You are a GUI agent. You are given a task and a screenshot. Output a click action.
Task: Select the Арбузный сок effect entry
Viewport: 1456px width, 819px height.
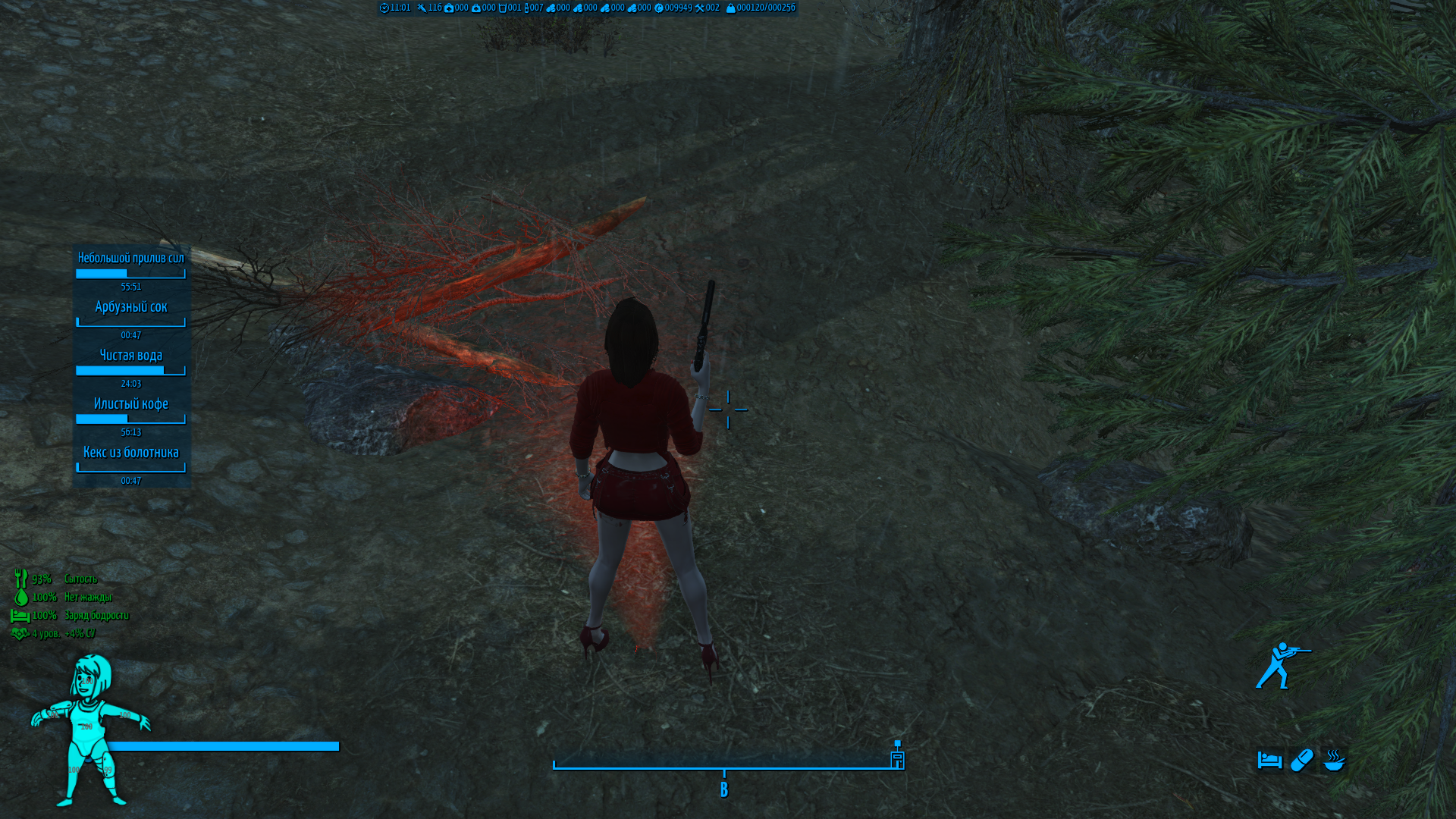tap(130, 307)
